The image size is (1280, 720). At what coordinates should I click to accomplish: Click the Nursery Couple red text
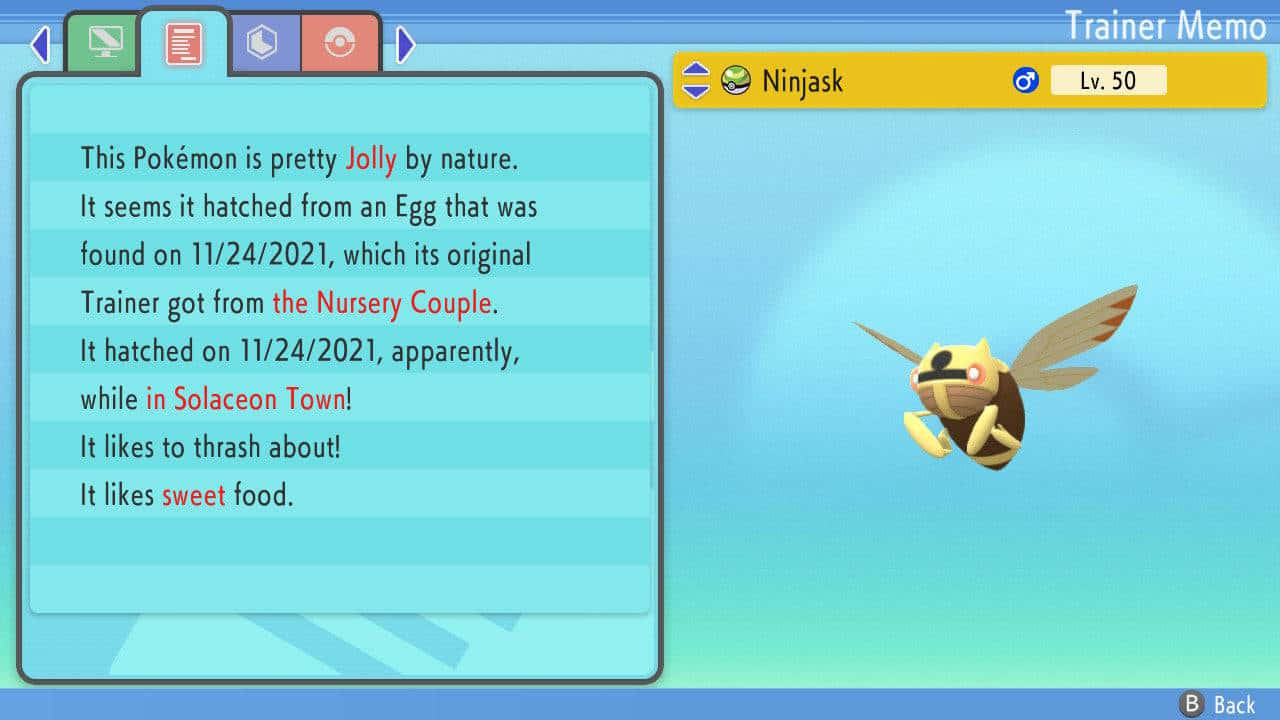(382, 303)
